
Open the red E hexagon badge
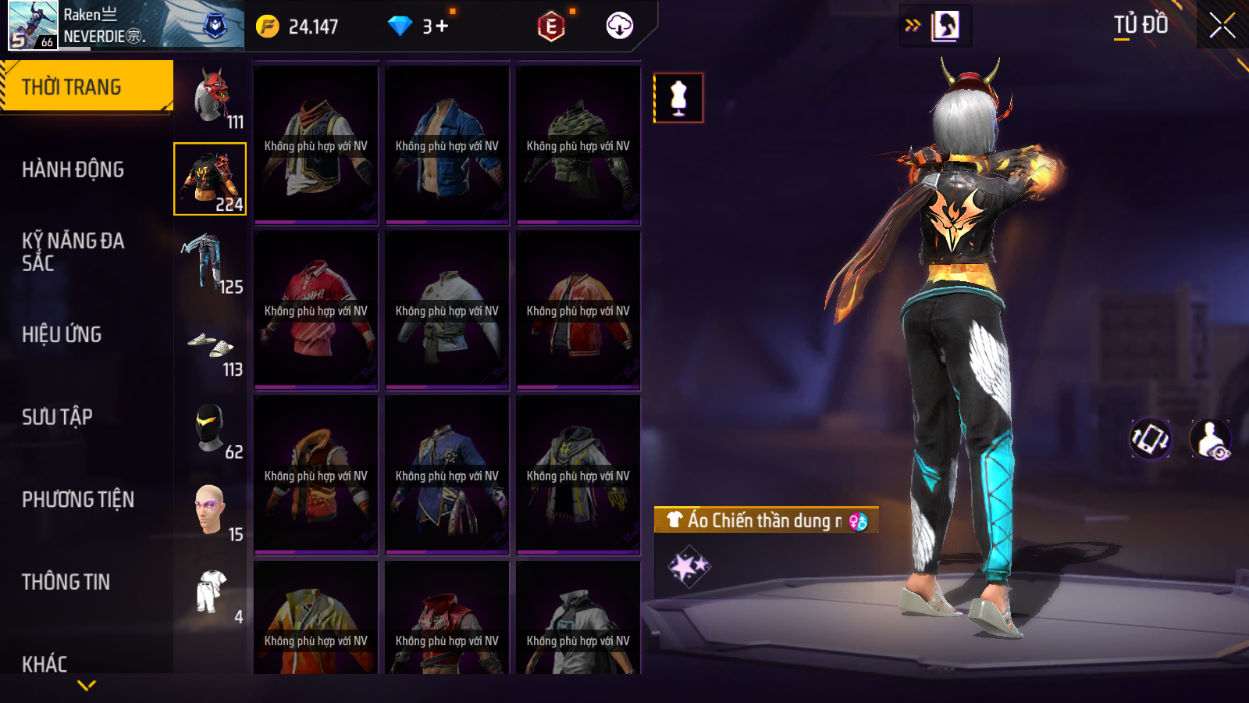[x=551, y=27]
